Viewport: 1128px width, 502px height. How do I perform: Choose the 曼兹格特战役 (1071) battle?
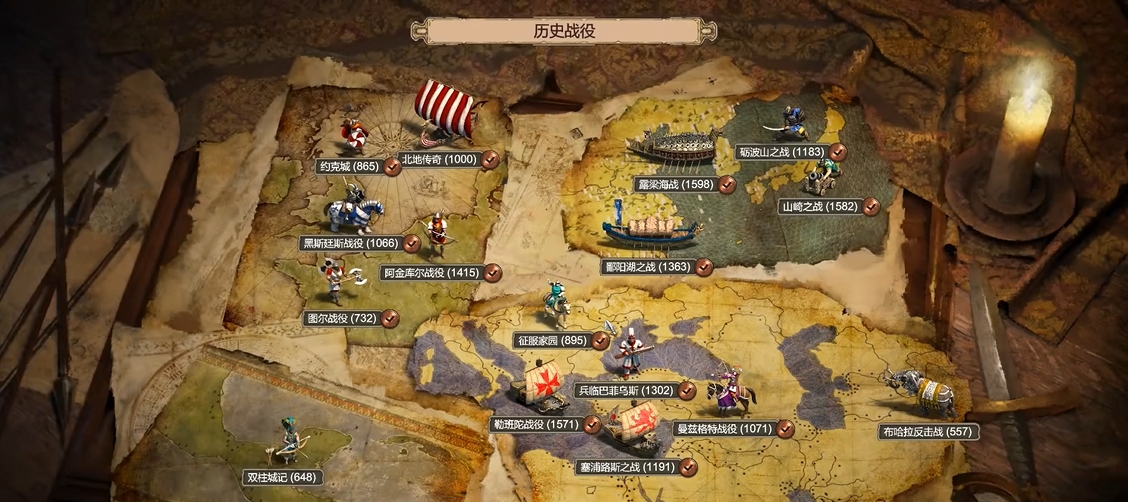tap(721, 429)
